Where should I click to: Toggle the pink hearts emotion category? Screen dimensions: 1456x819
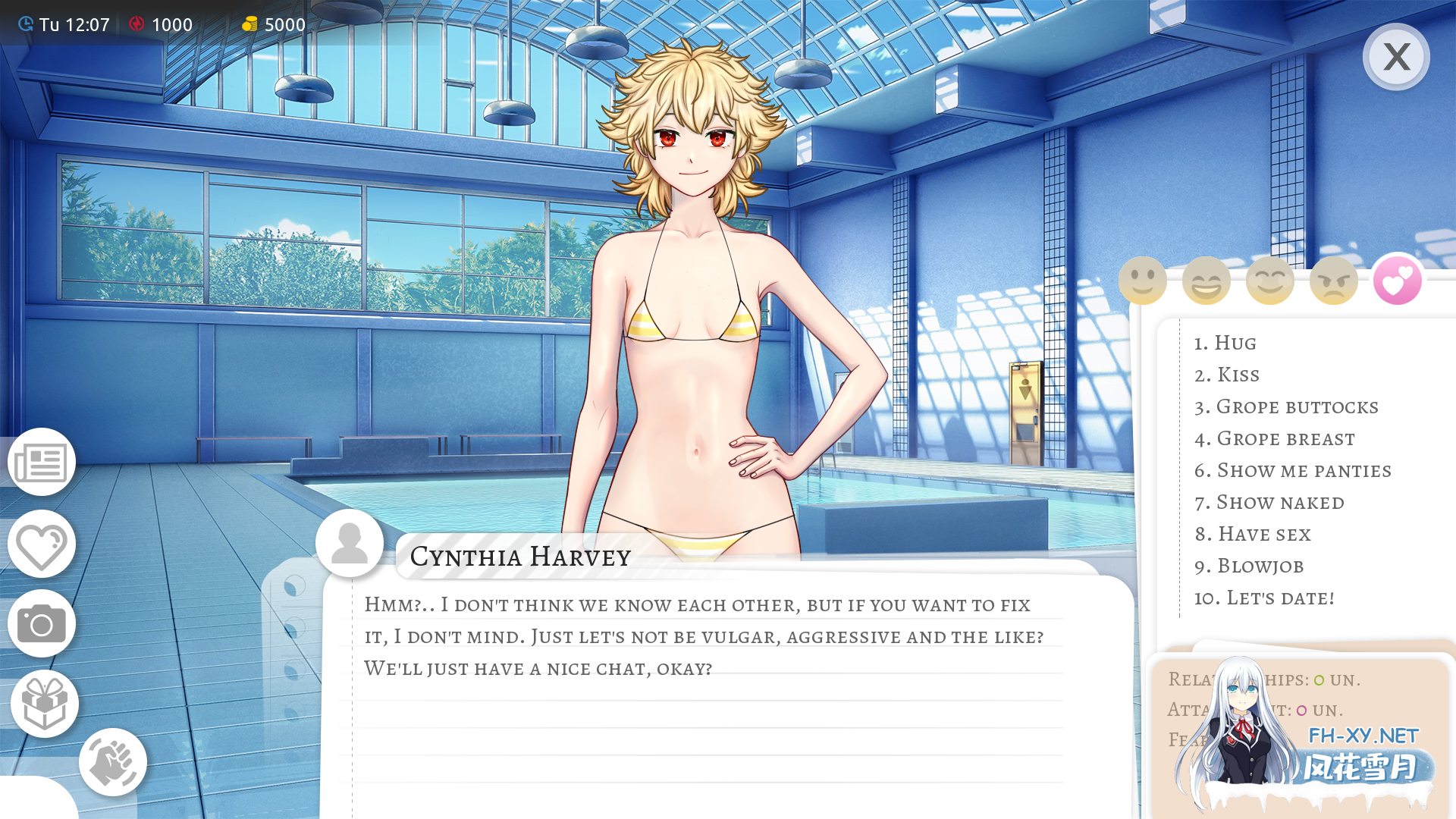(x=1397, y=280)
